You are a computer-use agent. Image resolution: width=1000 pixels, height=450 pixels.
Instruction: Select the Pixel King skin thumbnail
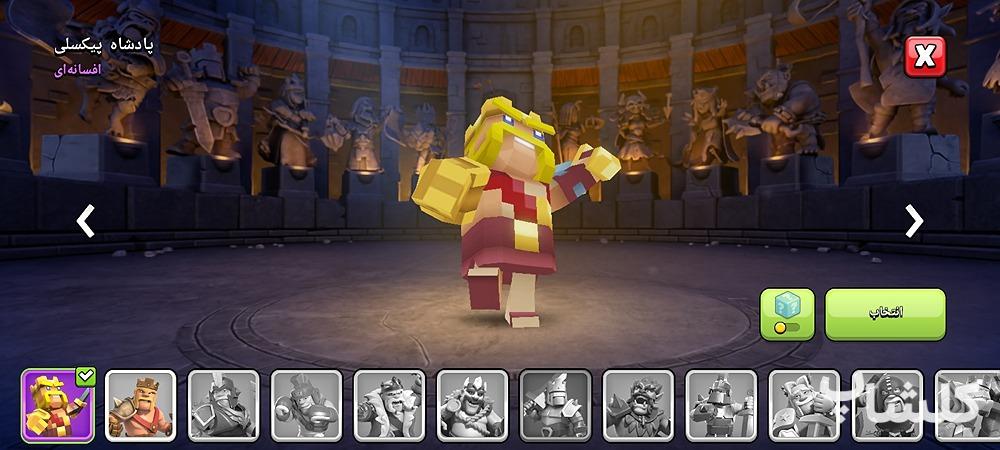(x=58, y=405)
